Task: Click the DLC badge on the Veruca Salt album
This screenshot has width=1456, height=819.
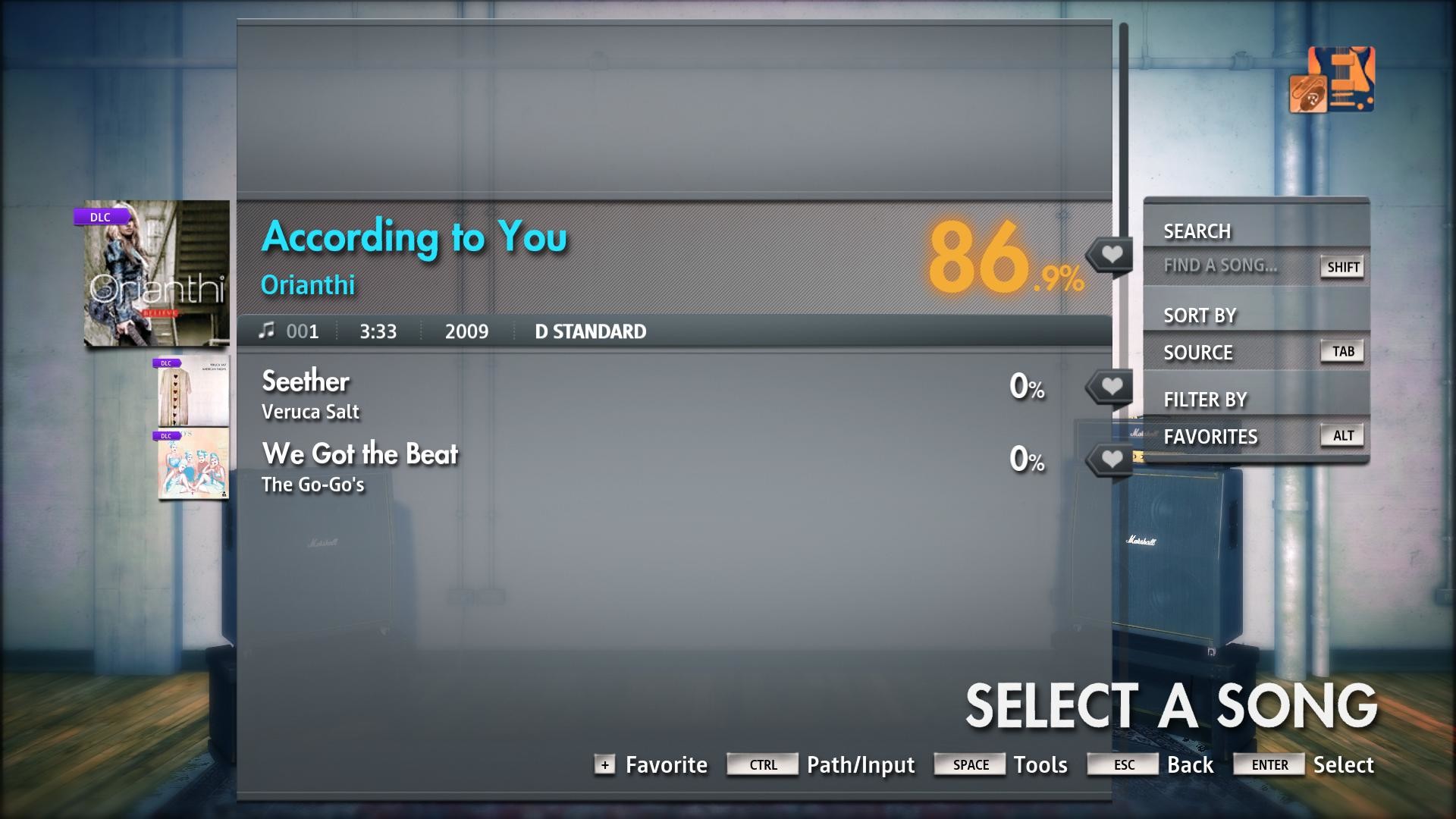Action: [168, 363]
